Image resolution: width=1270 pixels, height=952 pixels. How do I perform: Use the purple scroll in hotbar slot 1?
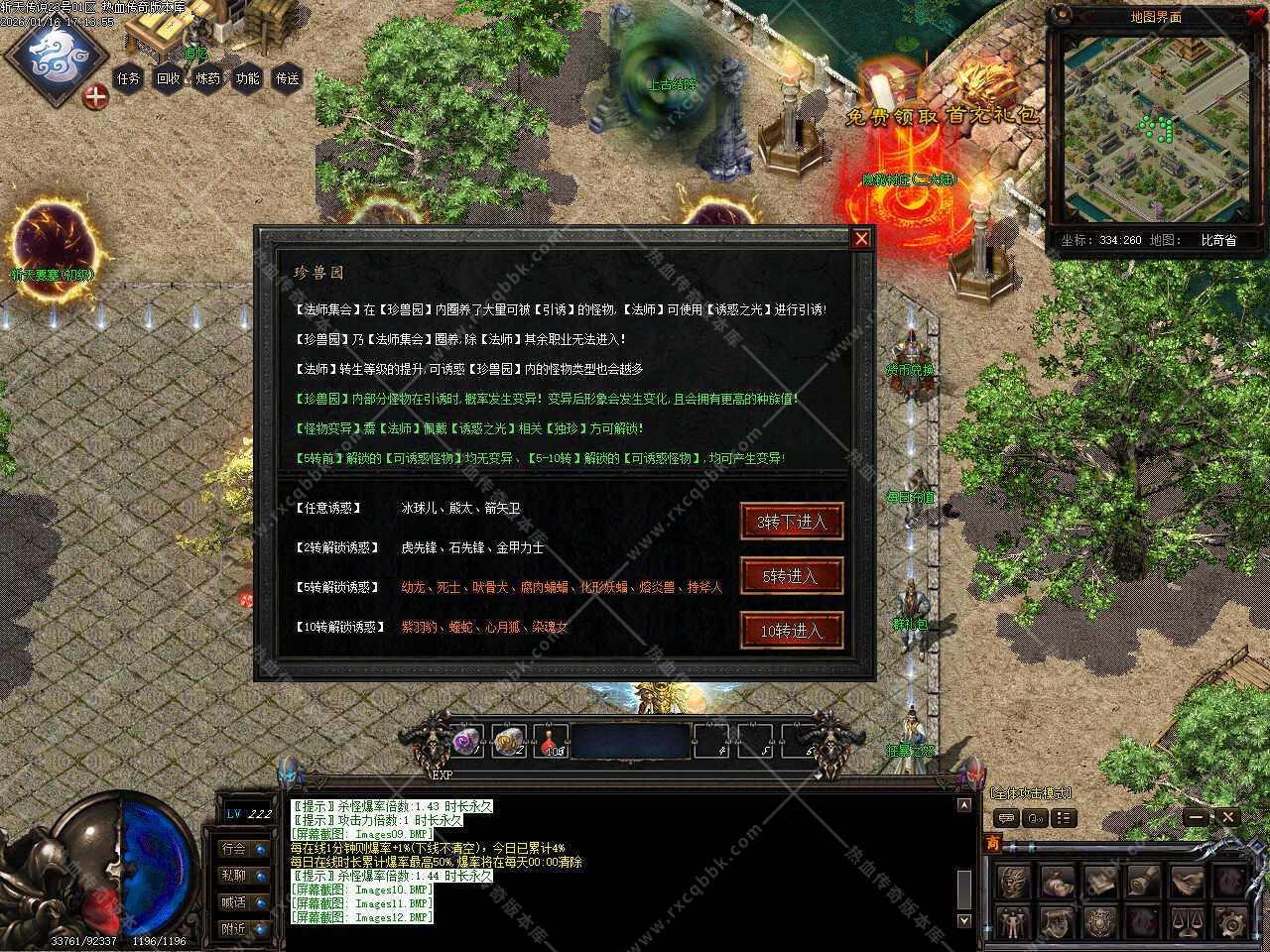[466, 741]
